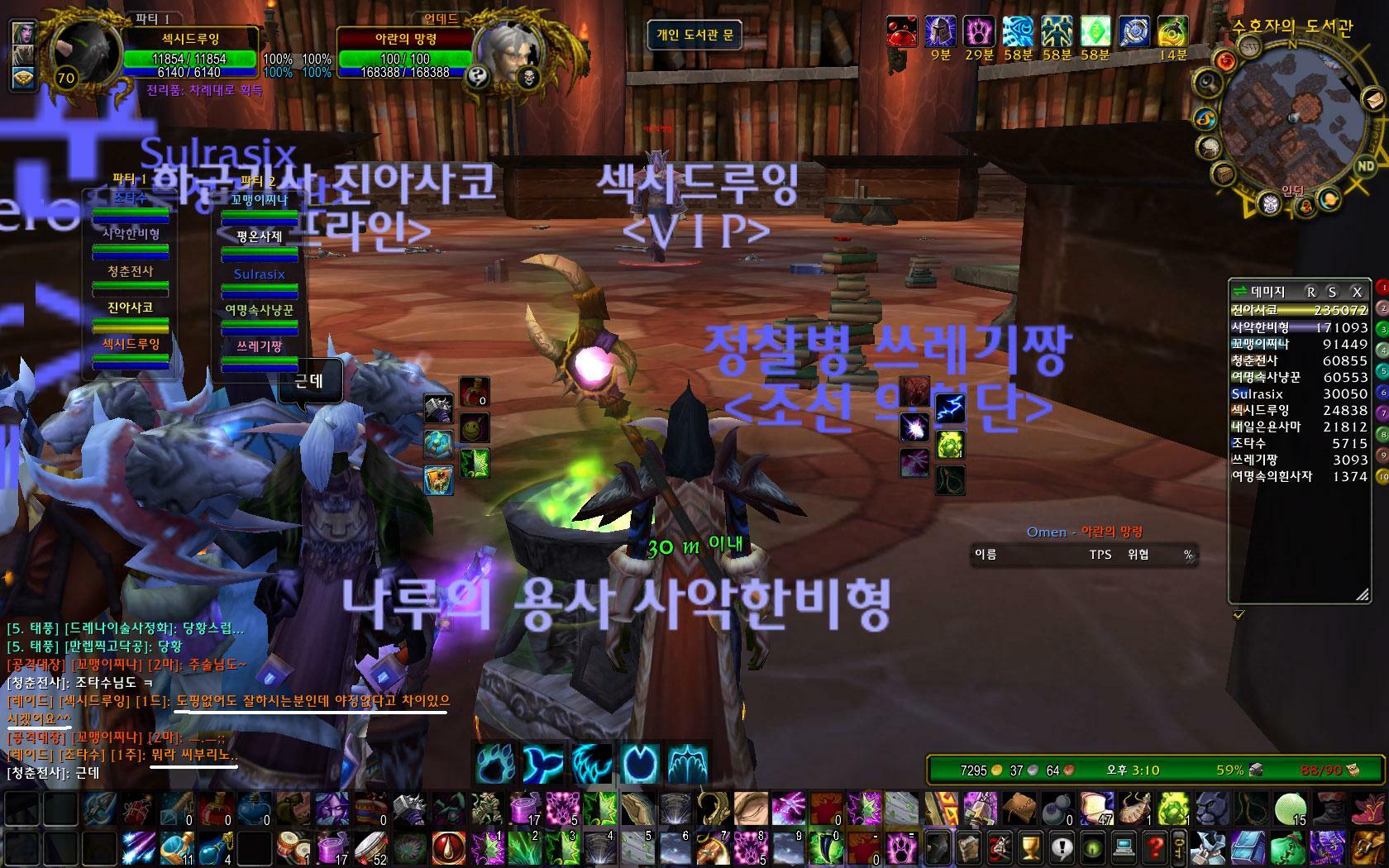Toggle the yellow checkbox under the 데미지 window

(1239, 614)
